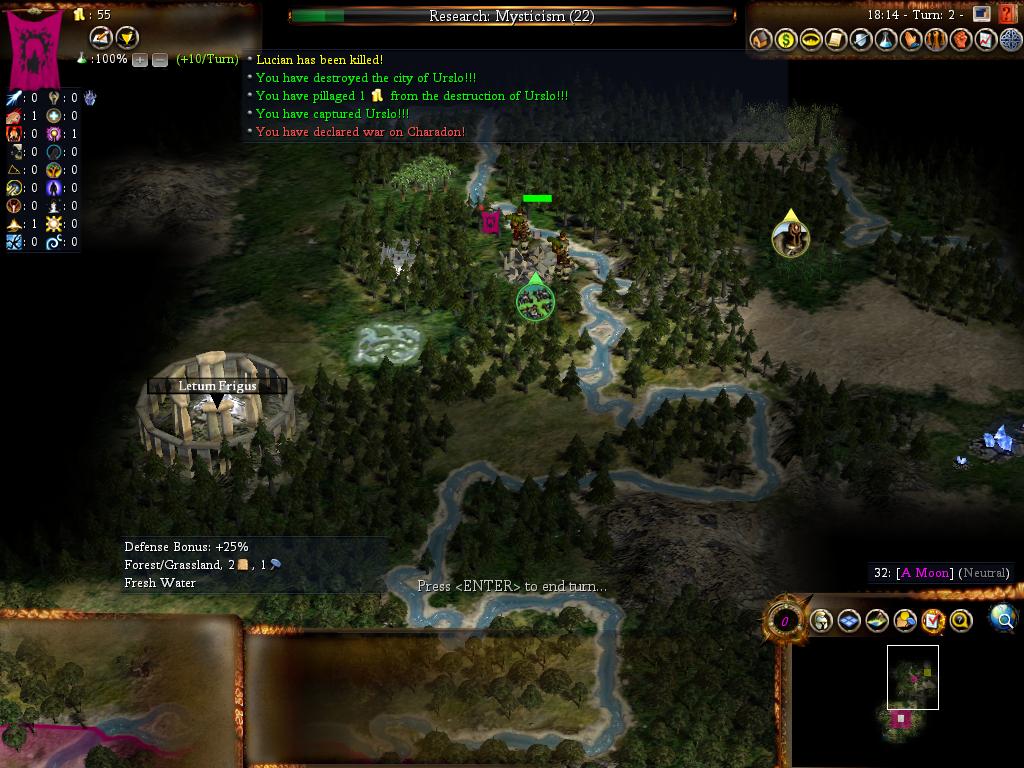Toggle the blue grid tile overlay
The width and height of the screenshot is (1024, 768).
point(849,621)
